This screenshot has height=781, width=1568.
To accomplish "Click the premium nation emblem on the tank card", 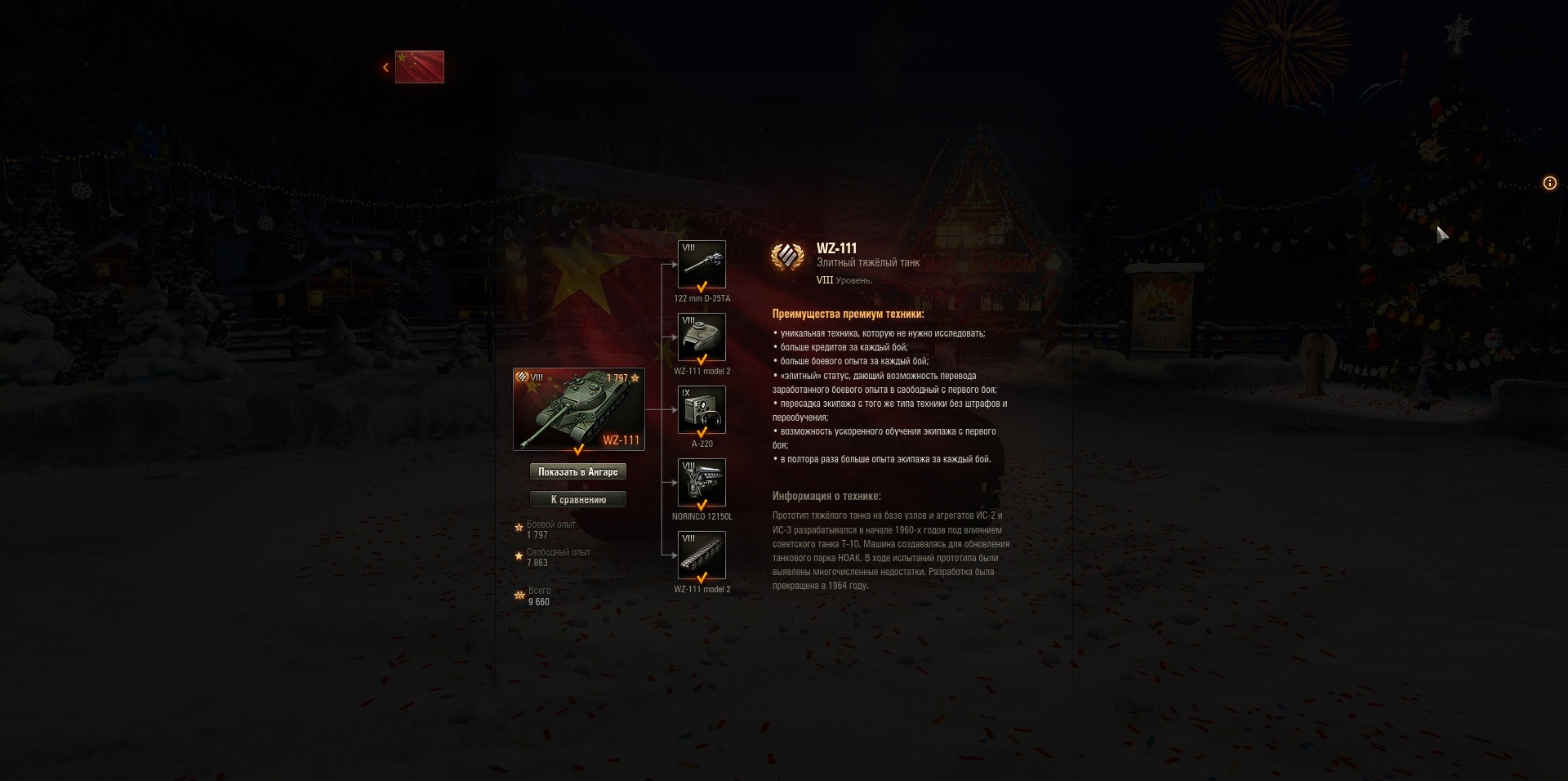I will pyautogui.click(x=523, y=377).
